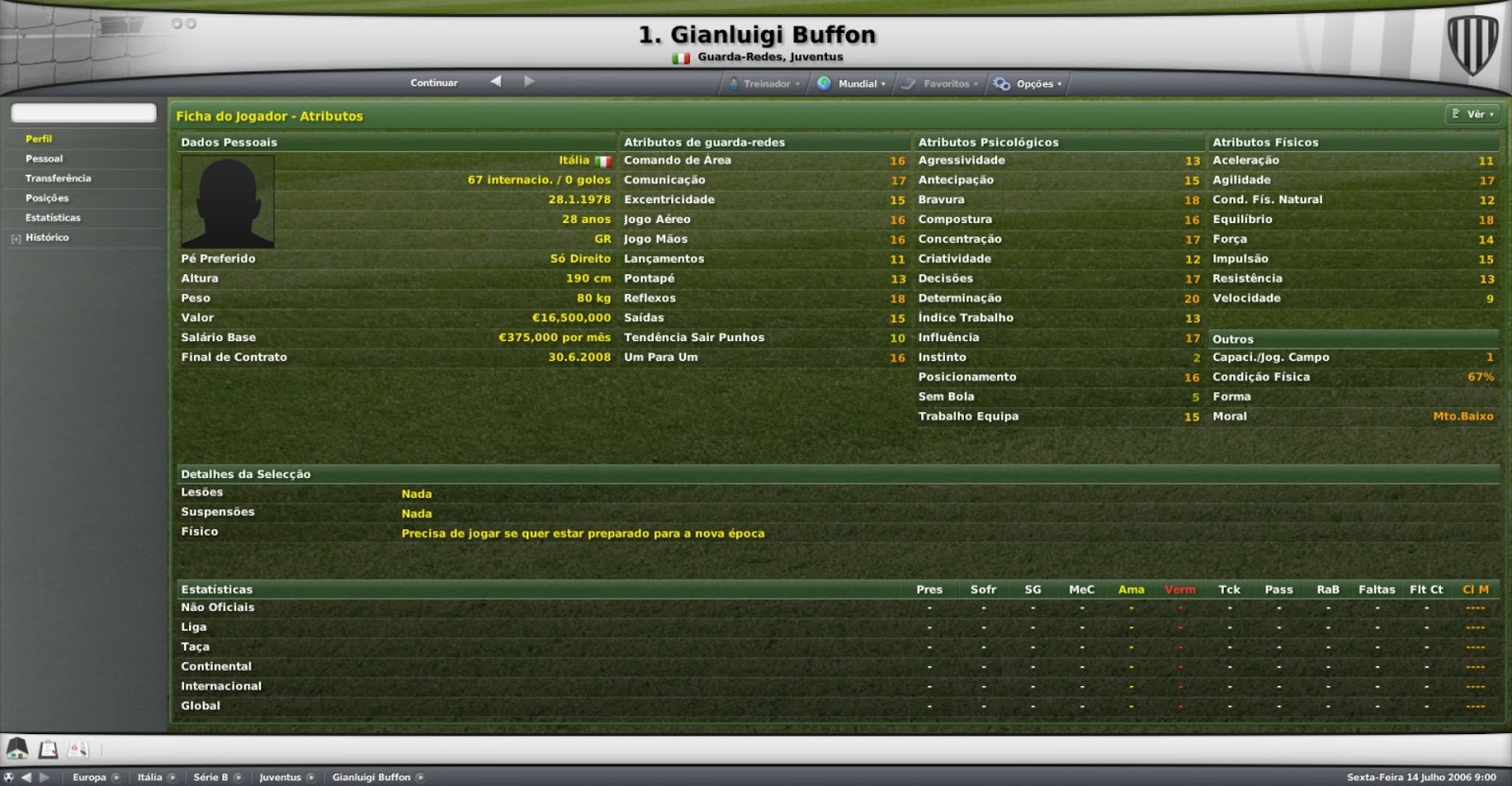1512x786 pixels.
Task: Click the coach icon beside Treinador
Action: click(732, 83)
